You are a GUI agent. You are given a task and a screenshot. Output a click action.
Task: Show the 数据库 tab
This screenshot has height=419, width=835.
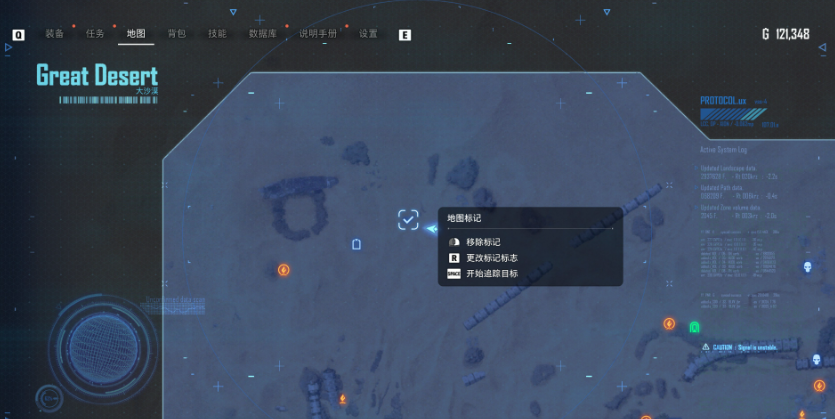click(263, 34)
